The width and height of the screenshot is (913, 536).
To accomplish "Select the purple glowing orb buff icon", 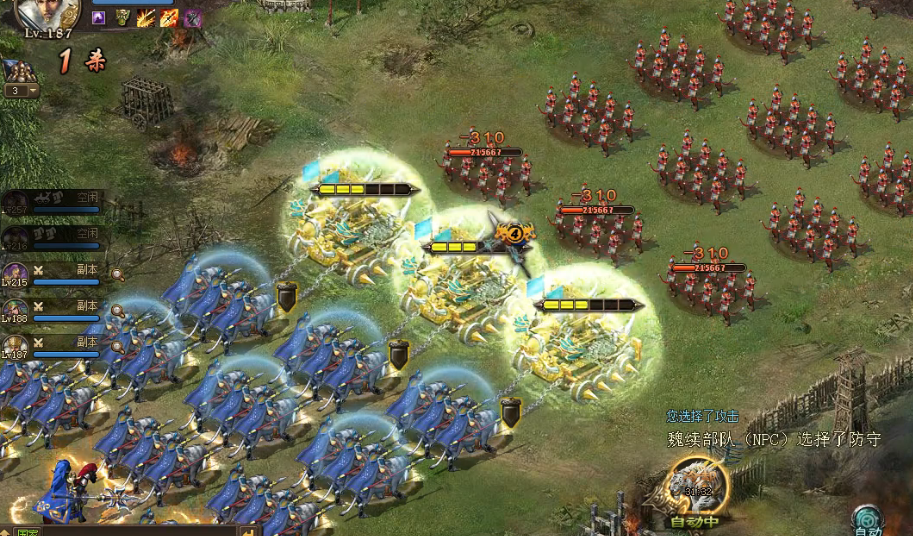I will 98,17.
